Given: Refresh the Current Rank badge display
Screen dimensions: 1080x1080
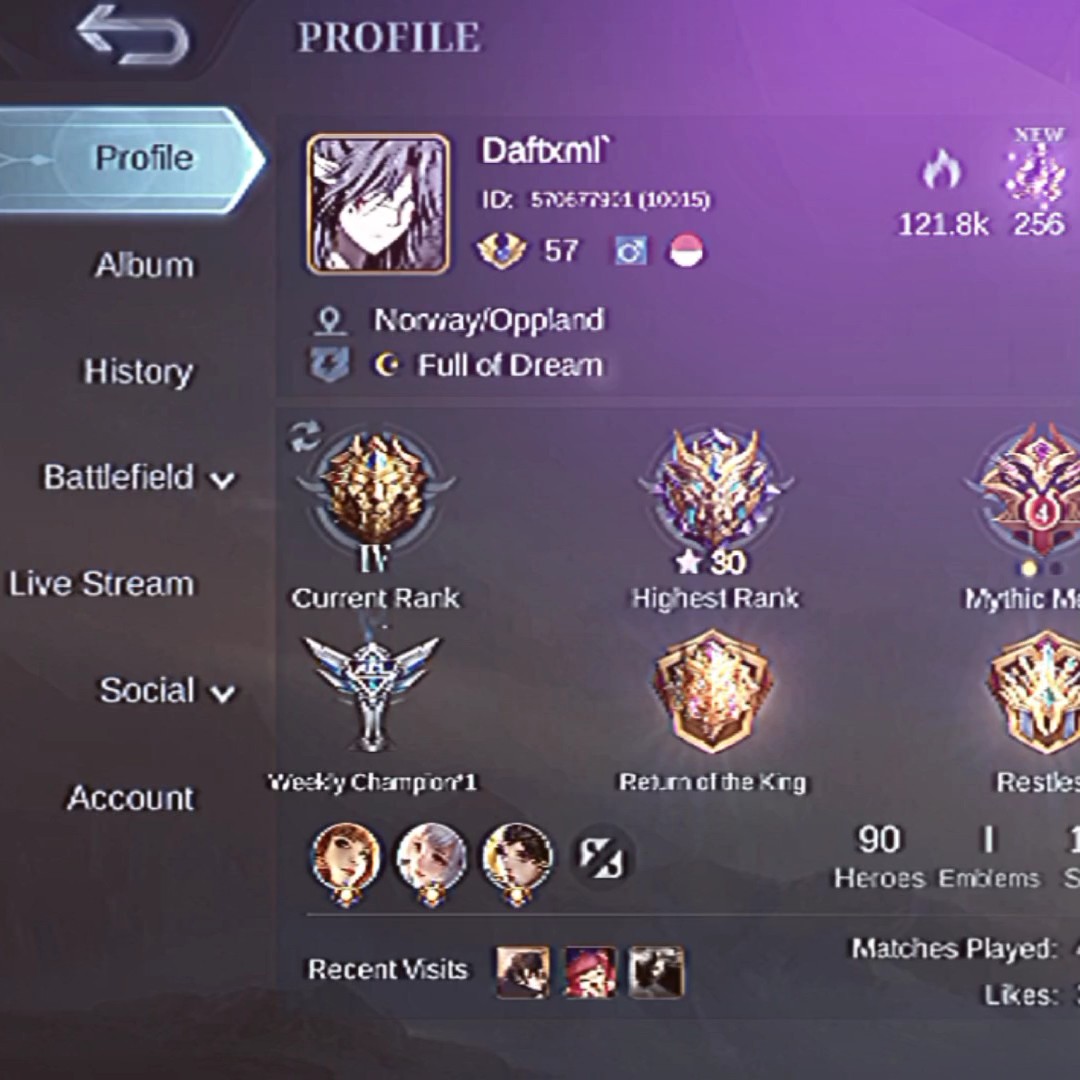Looking at the screenshot, I should click(305, 436).
